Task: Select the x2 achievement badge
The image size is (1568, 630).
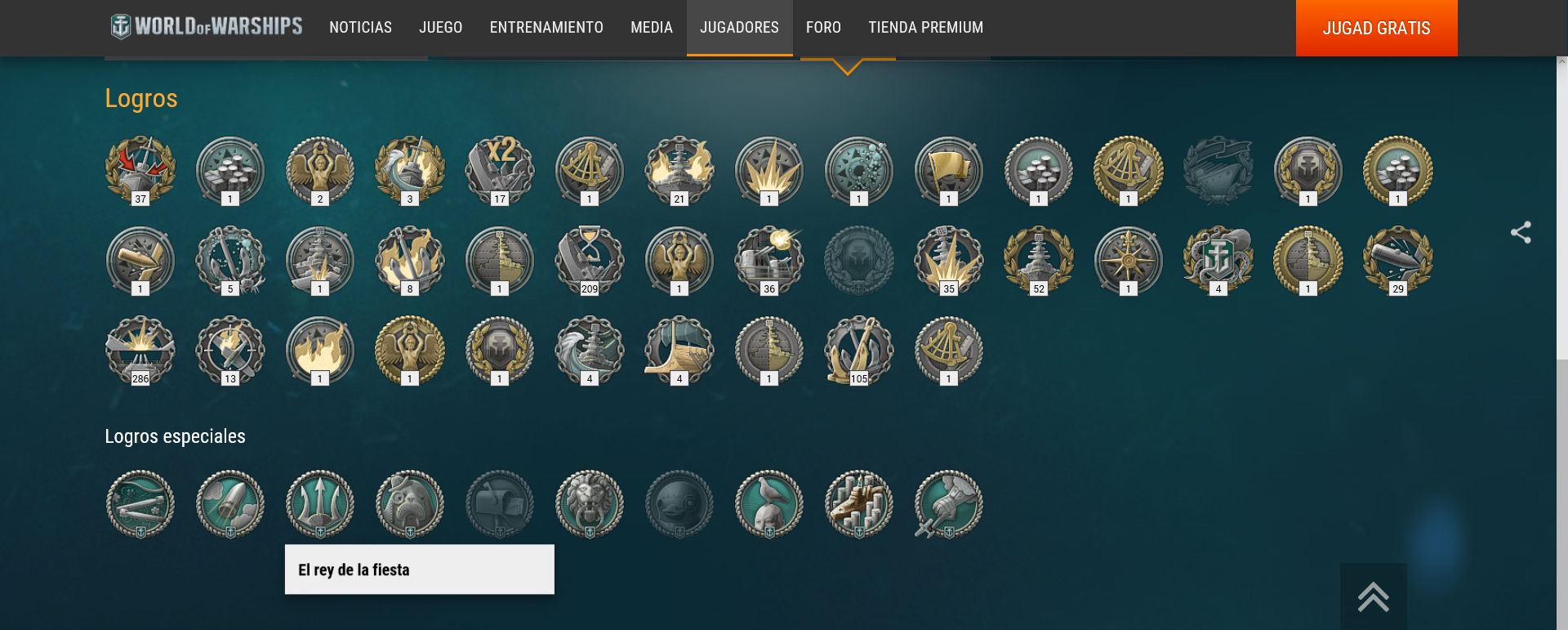Action: 500,169
